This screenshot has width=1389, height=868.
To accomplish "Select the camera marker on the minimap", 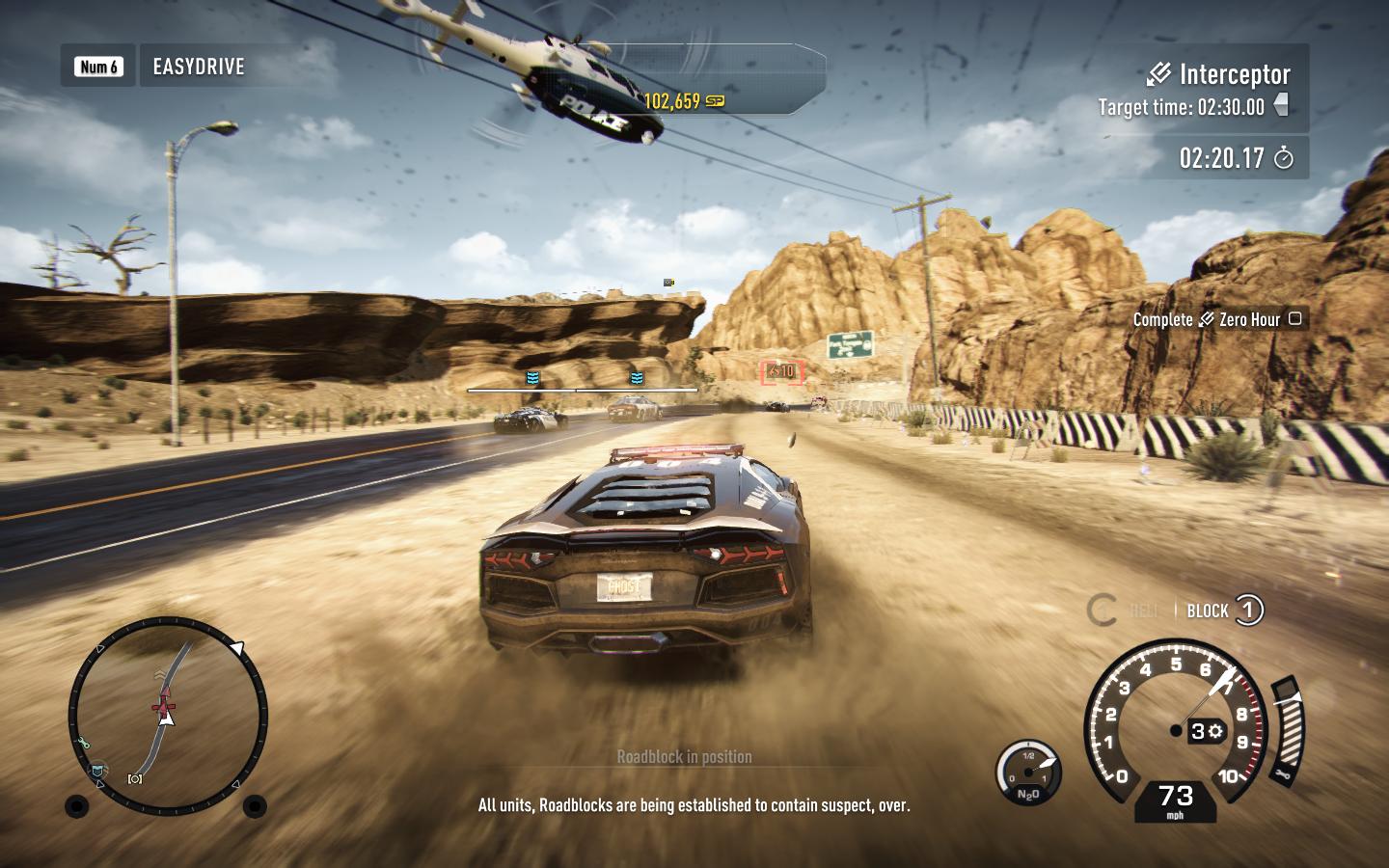I will click(135, 778).
